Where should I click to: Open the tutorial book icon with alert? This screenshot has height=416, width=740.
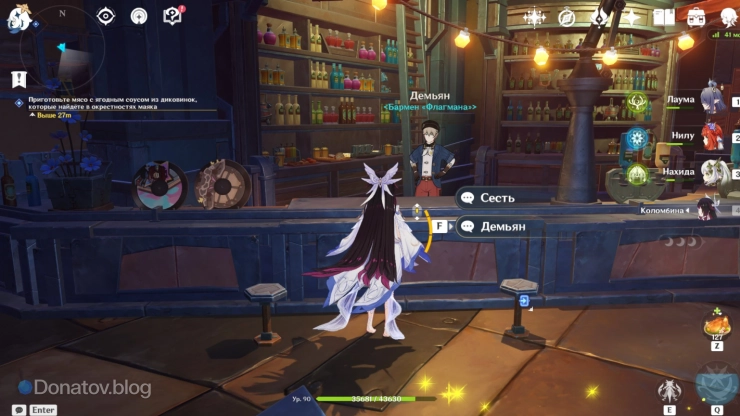[x=172, y=16]
